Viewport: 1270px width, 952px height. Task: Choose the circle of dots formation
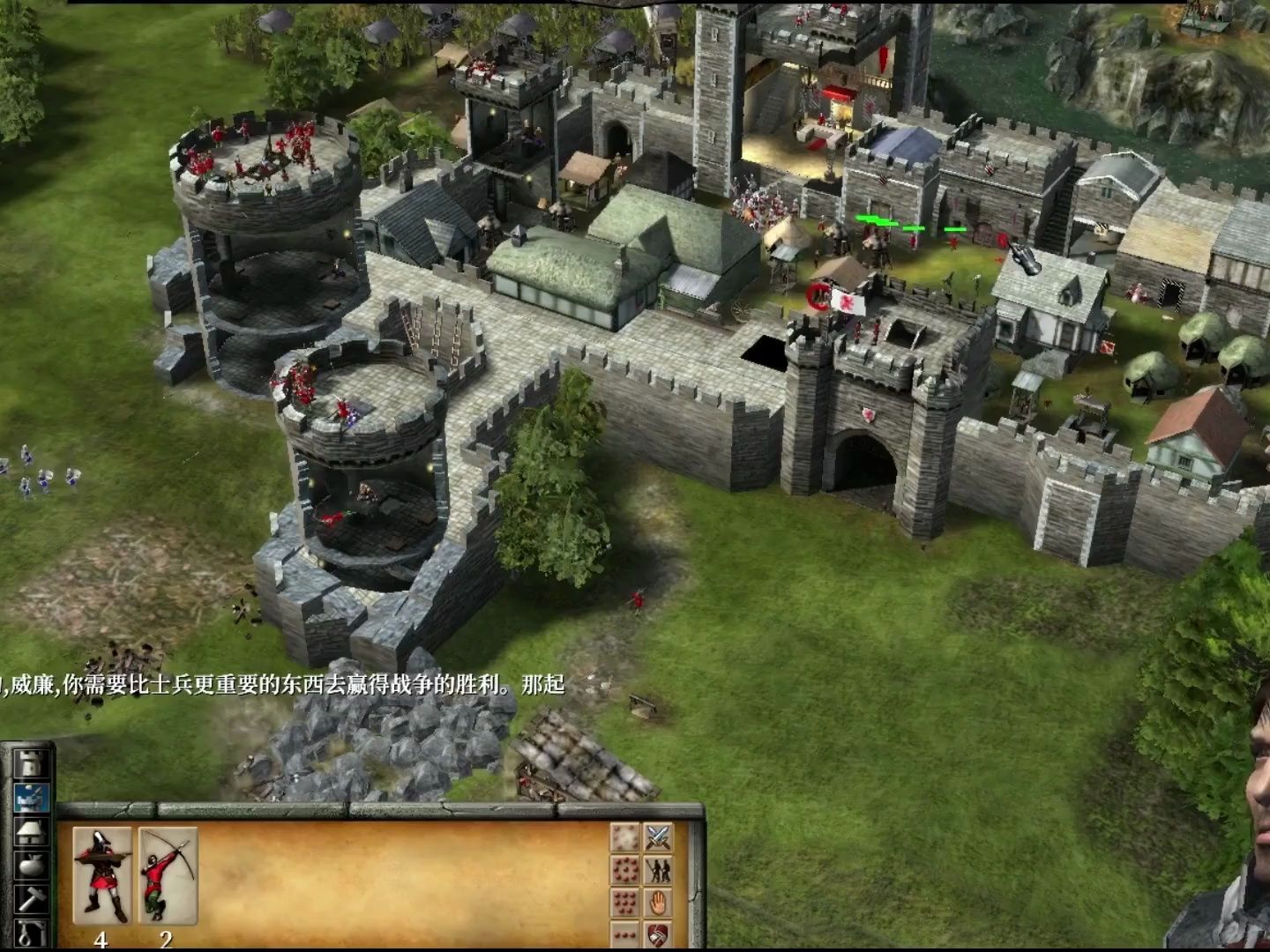click(625, 870)
